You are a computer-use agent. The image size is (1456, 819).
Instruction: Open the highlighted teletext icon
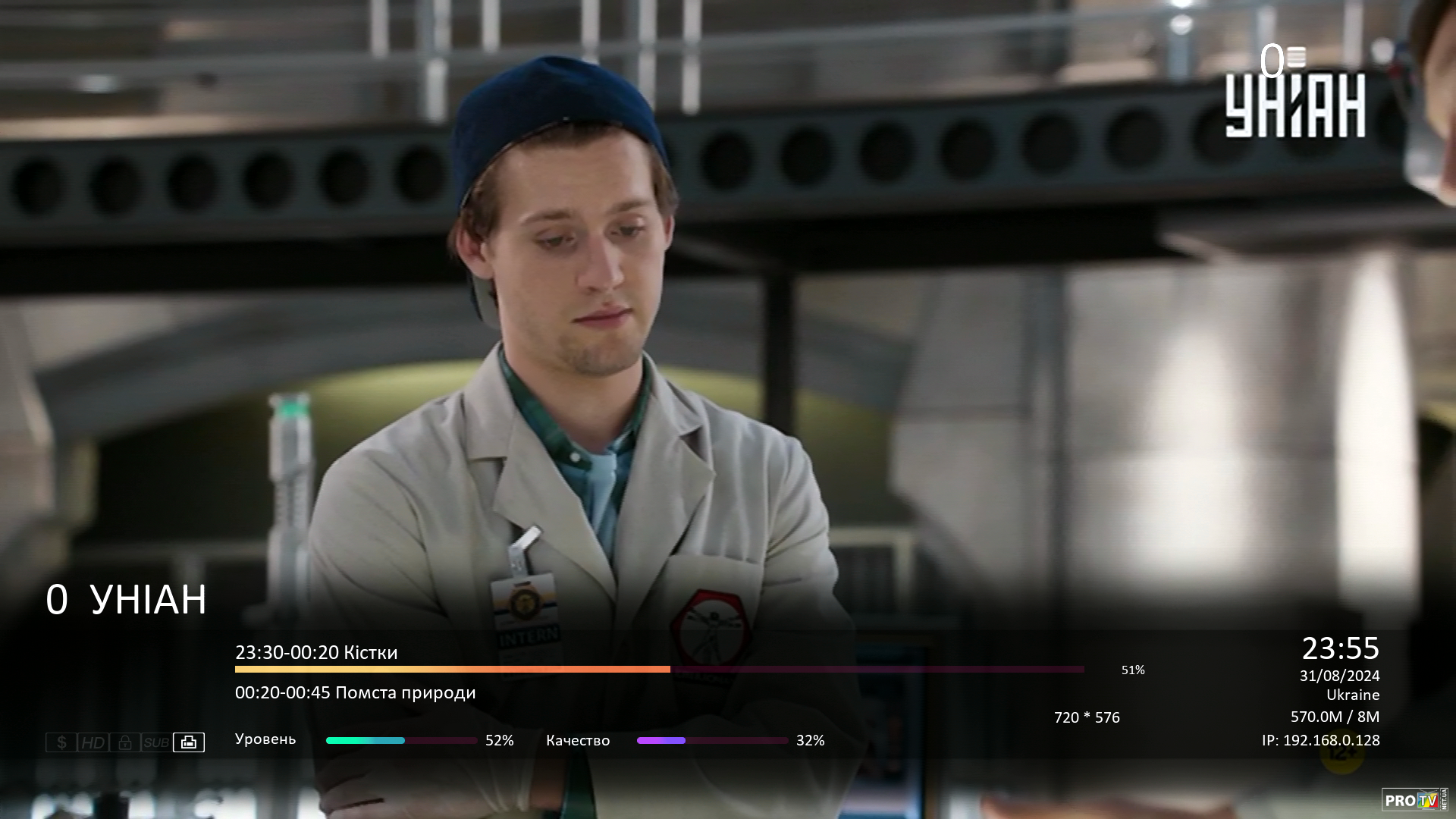(x=189, y=742)
